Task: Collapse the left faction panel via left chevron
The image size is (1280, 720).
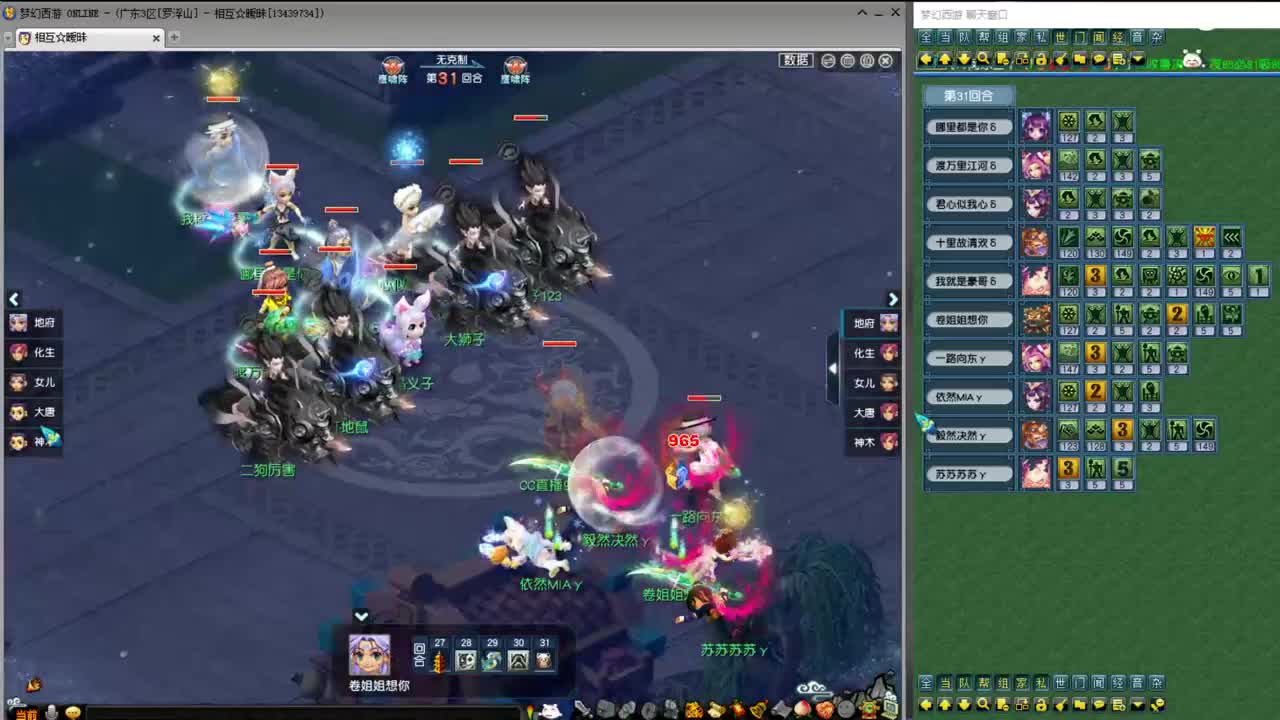Action: 14,299
